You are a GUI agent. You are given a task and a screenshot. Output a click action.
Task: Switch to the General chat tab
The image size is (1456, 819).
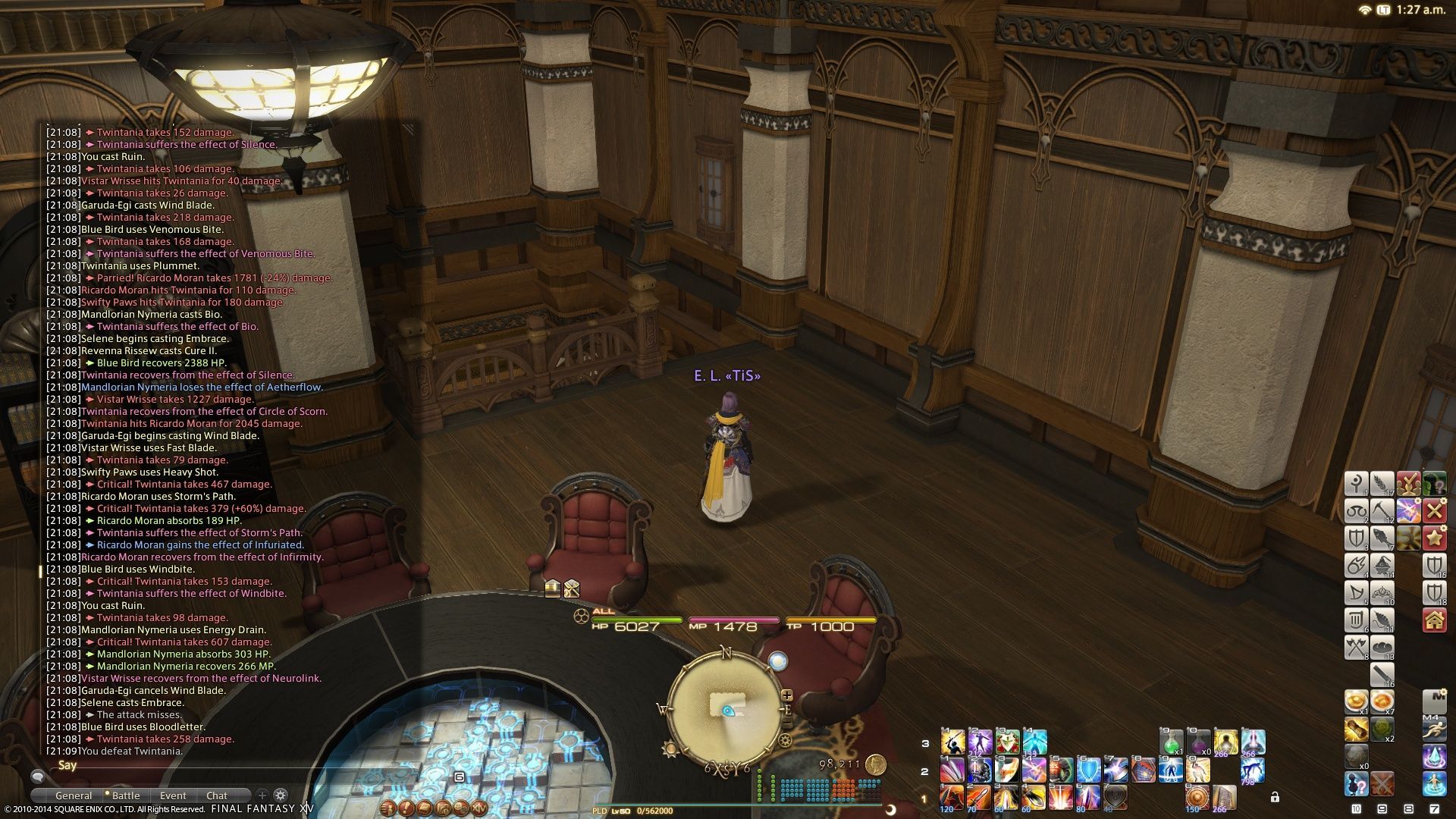point(74,795)
